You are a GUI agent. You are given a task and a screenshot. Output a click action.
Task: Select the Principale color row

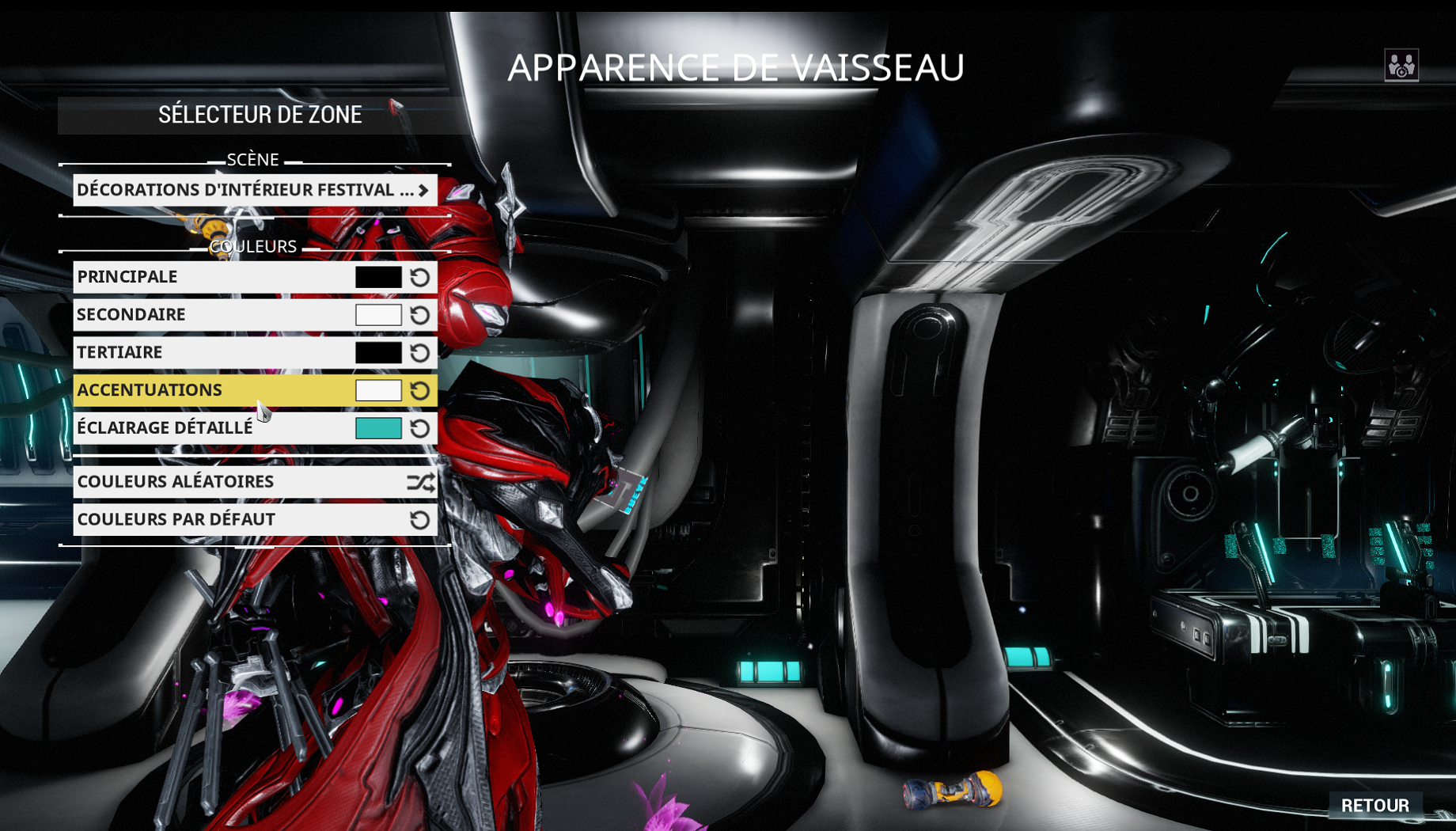click(x=198, y=277)
